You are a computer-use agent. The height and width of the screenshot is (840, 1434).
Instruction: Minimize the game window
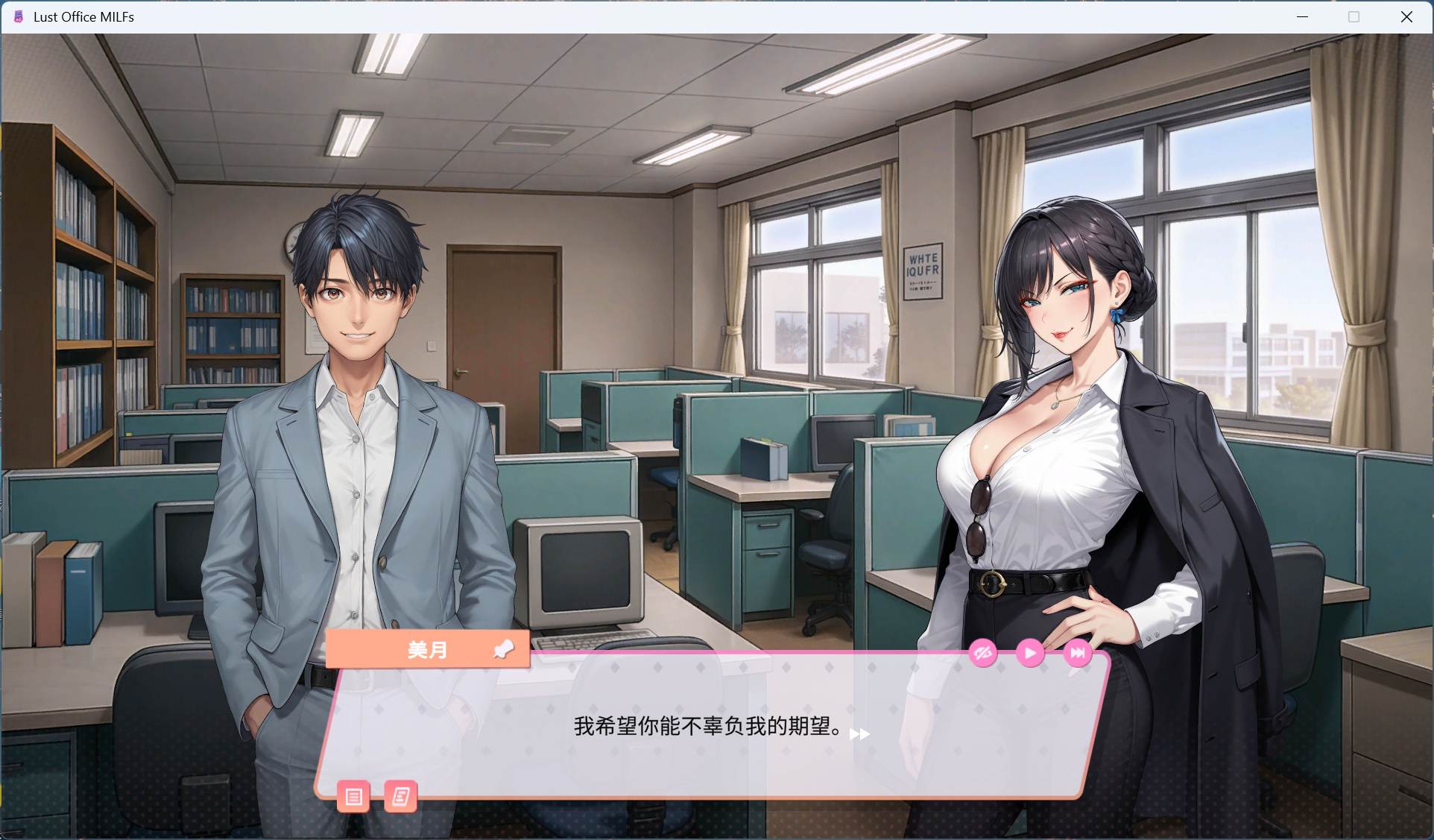pos(1303,16)
